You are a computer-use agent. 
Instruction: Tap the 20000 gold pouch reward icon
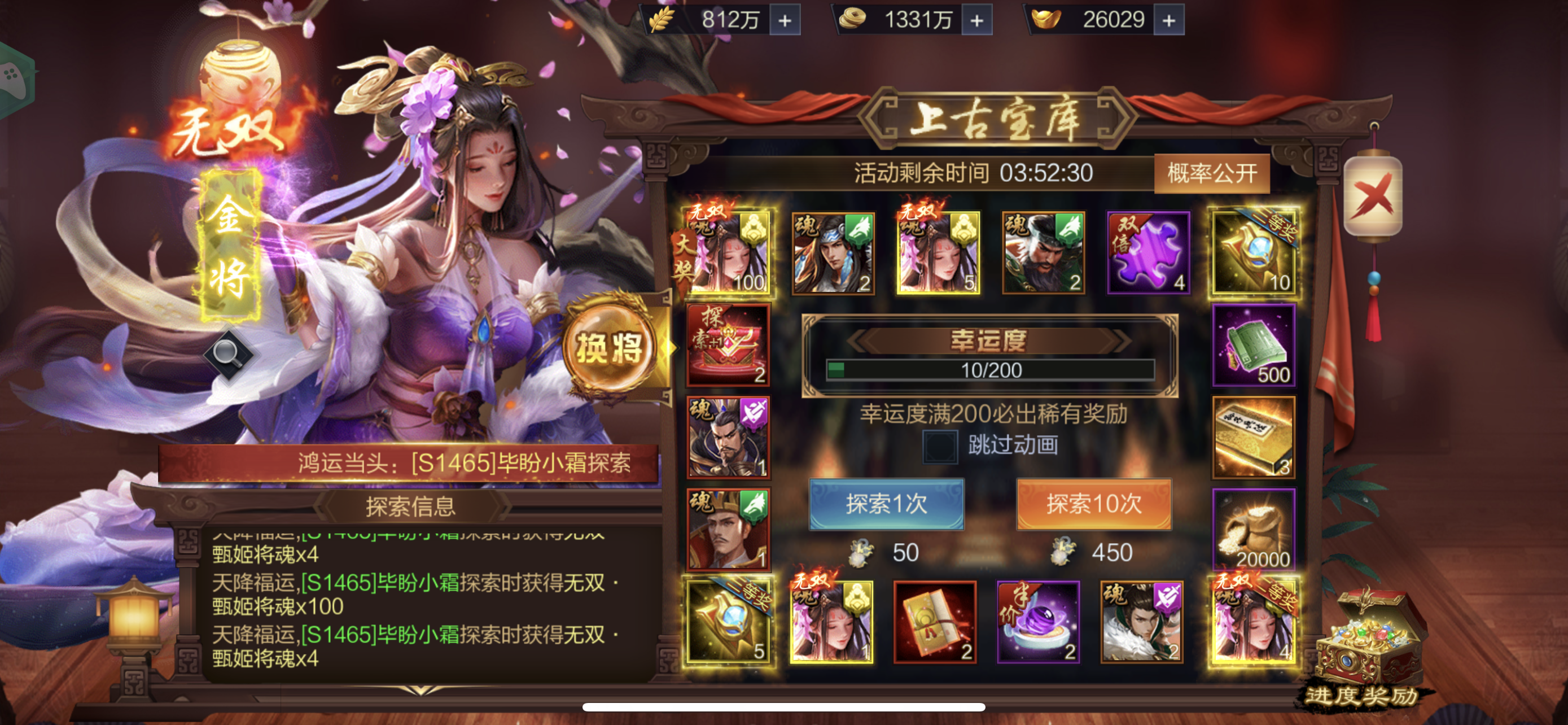tap(1254, 528)
